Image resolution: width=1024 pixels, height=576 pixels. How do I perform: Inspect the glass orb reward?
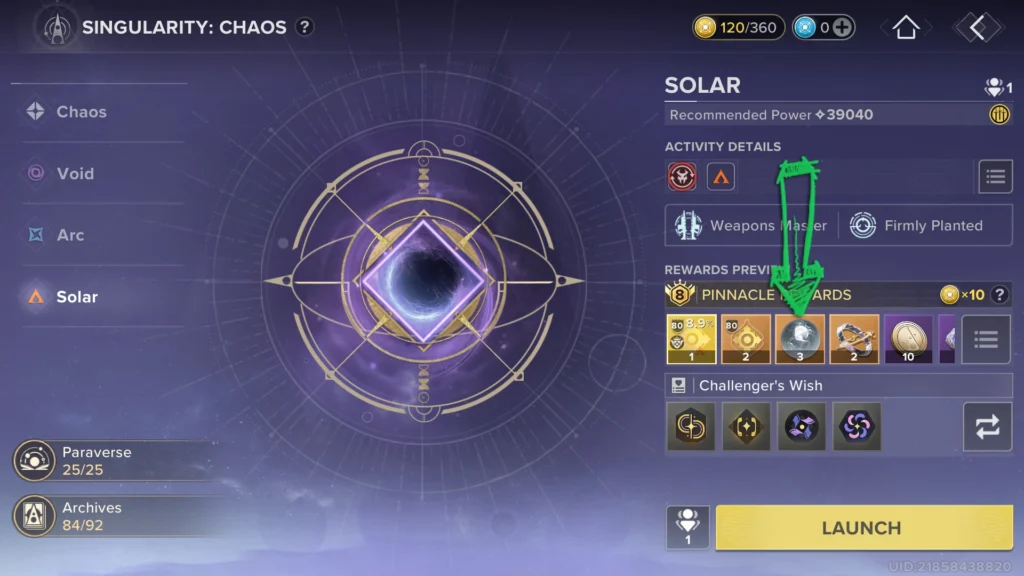coord(800,339)
